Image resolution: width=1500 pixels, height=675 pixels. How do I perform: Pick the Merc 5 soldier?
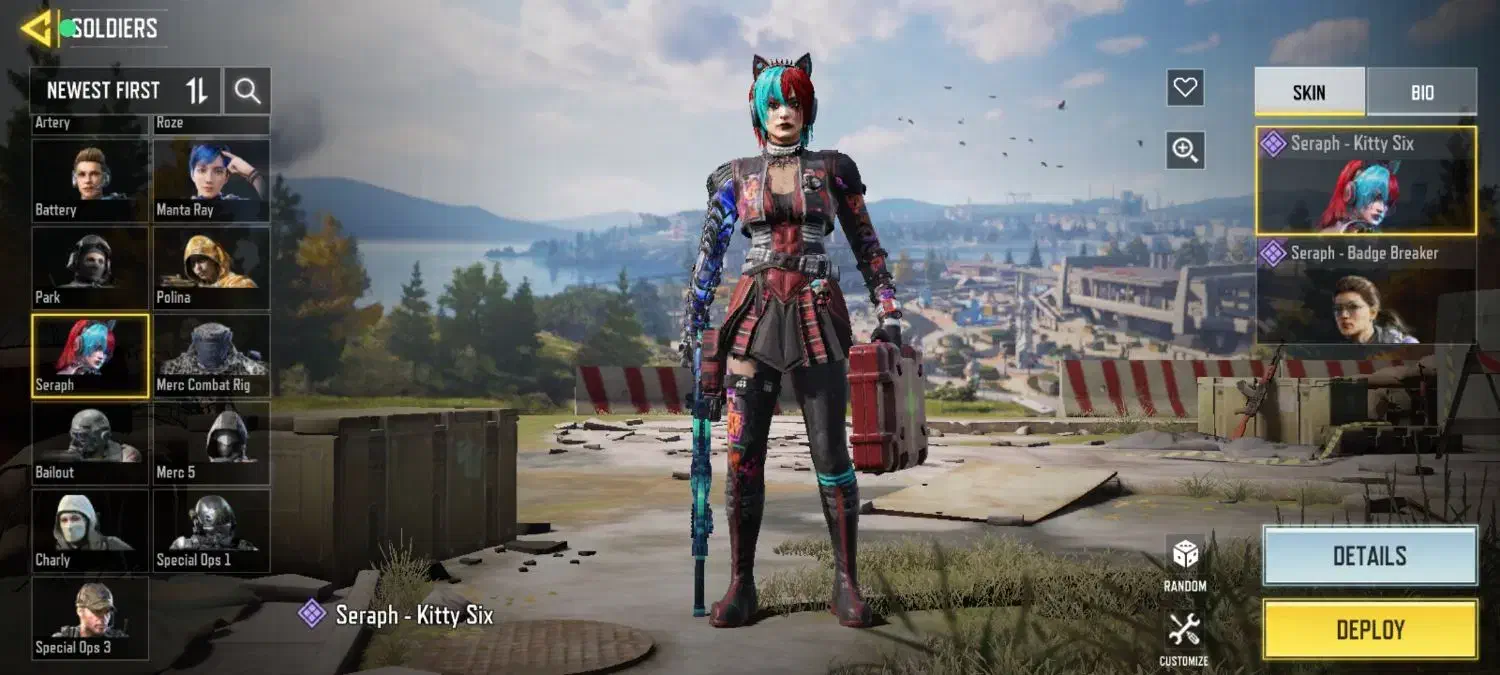[x=211, y=443]
